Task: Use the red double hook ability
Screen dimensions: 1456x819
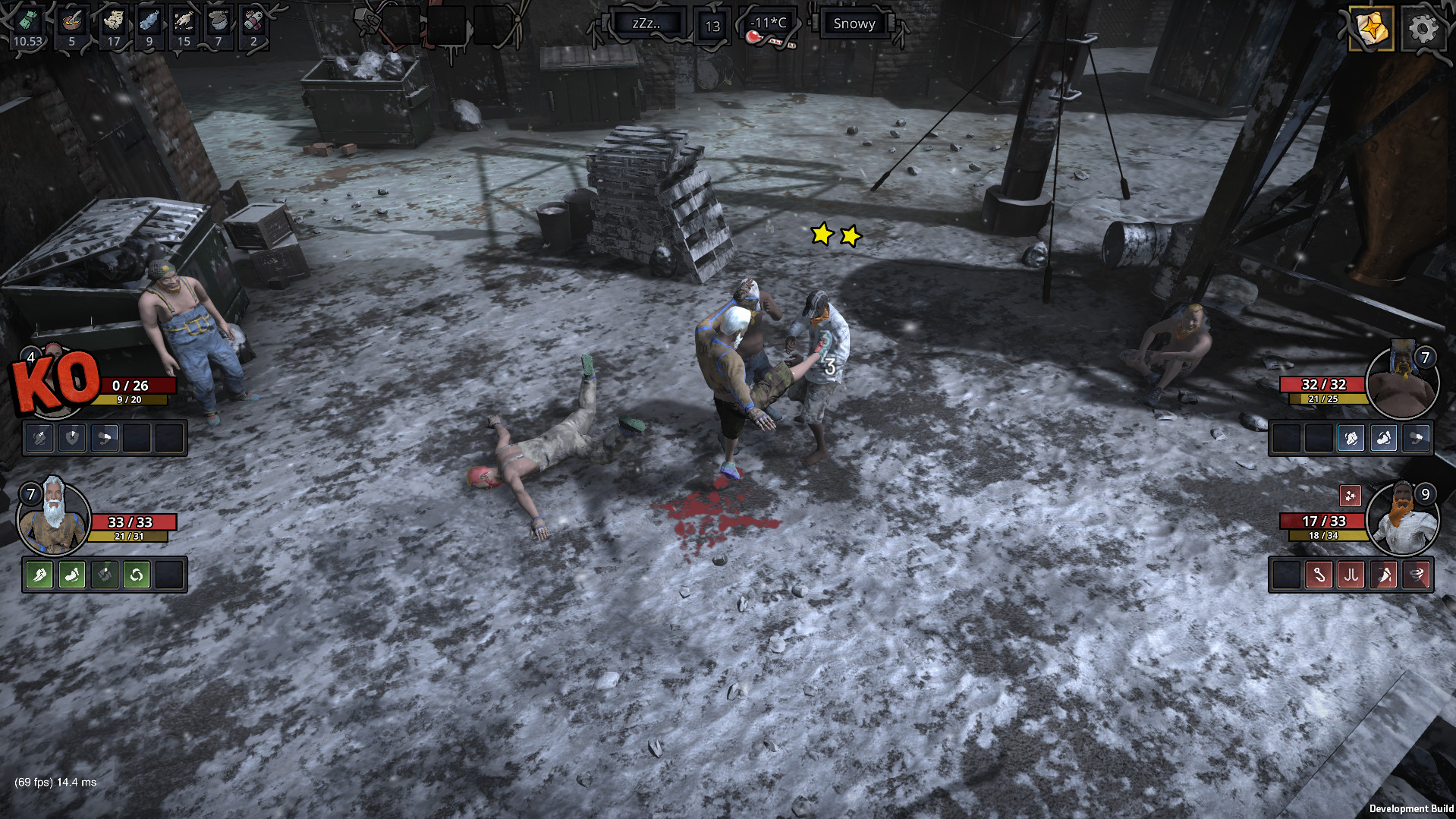Action: tap(1351, 575)
